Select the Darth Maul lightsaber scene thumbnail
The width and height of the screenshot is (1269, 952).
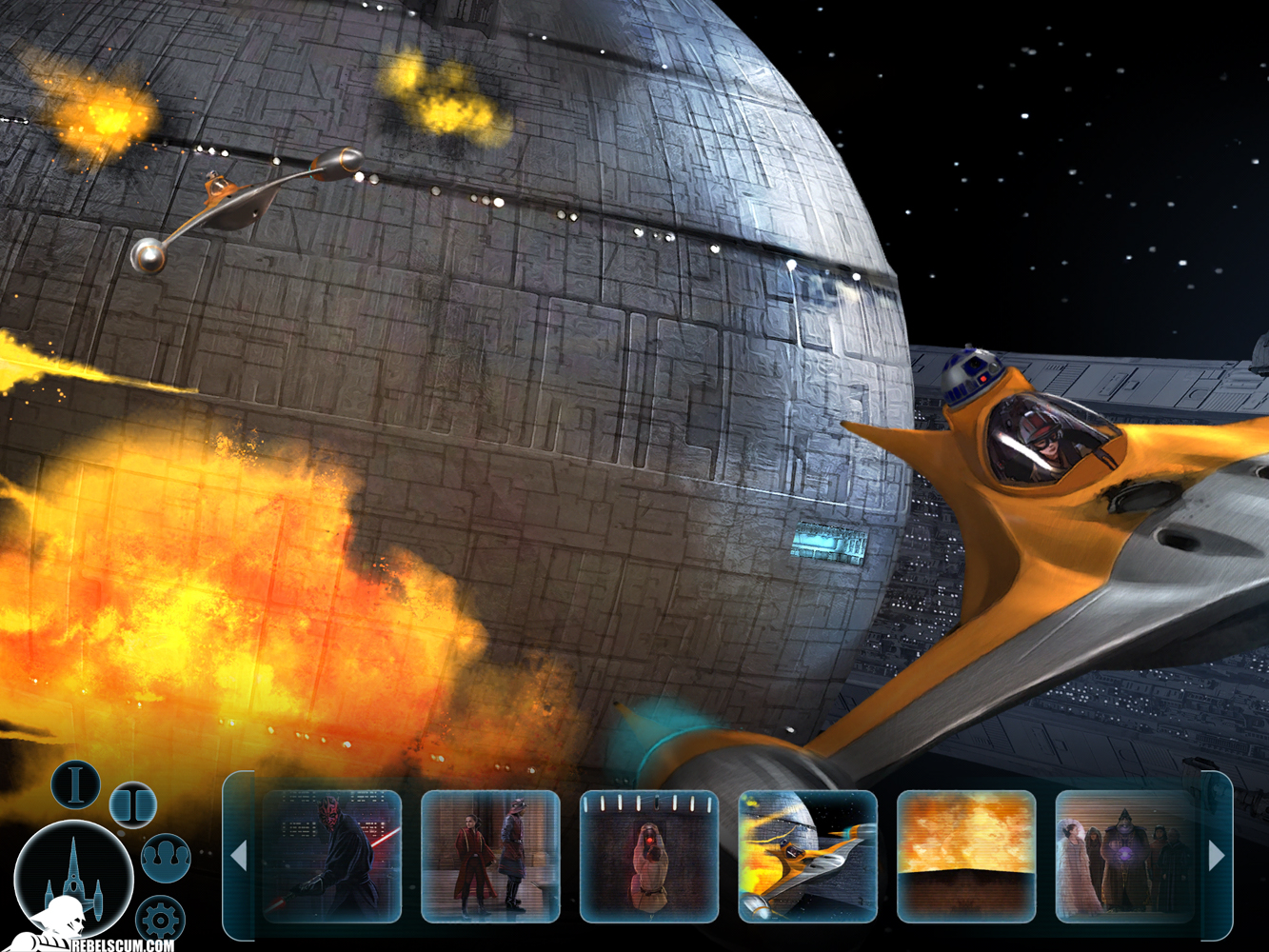pyautogui.click(x=332, y=857)
